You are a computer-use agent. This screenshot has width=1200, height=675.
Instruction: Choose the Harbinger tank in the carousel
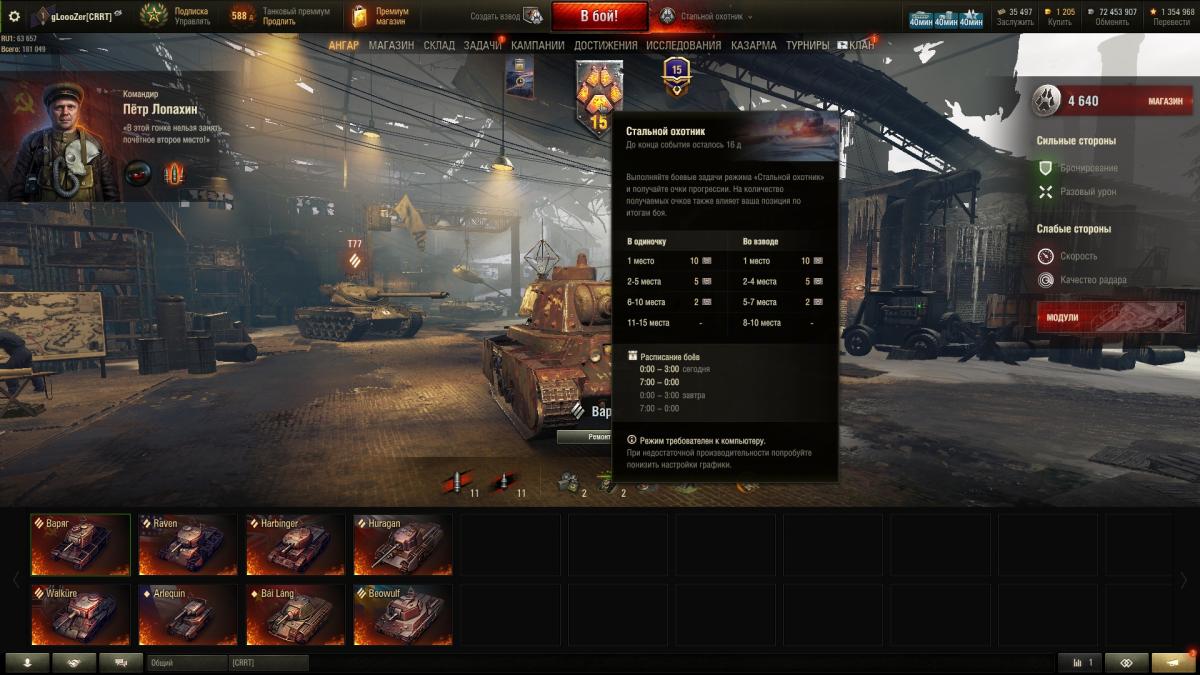[x=296, y=545]
